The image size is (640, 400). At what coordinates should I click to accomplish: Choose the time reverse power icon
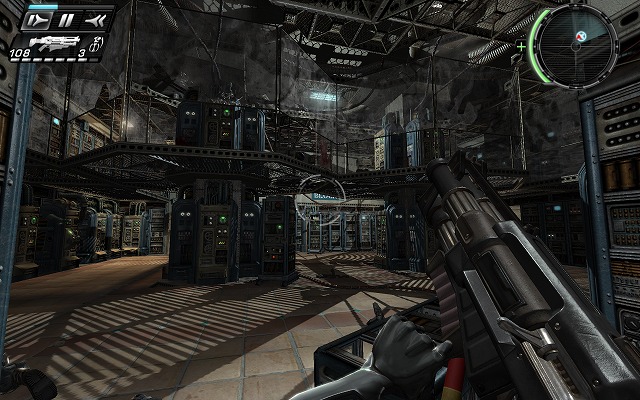95,19
